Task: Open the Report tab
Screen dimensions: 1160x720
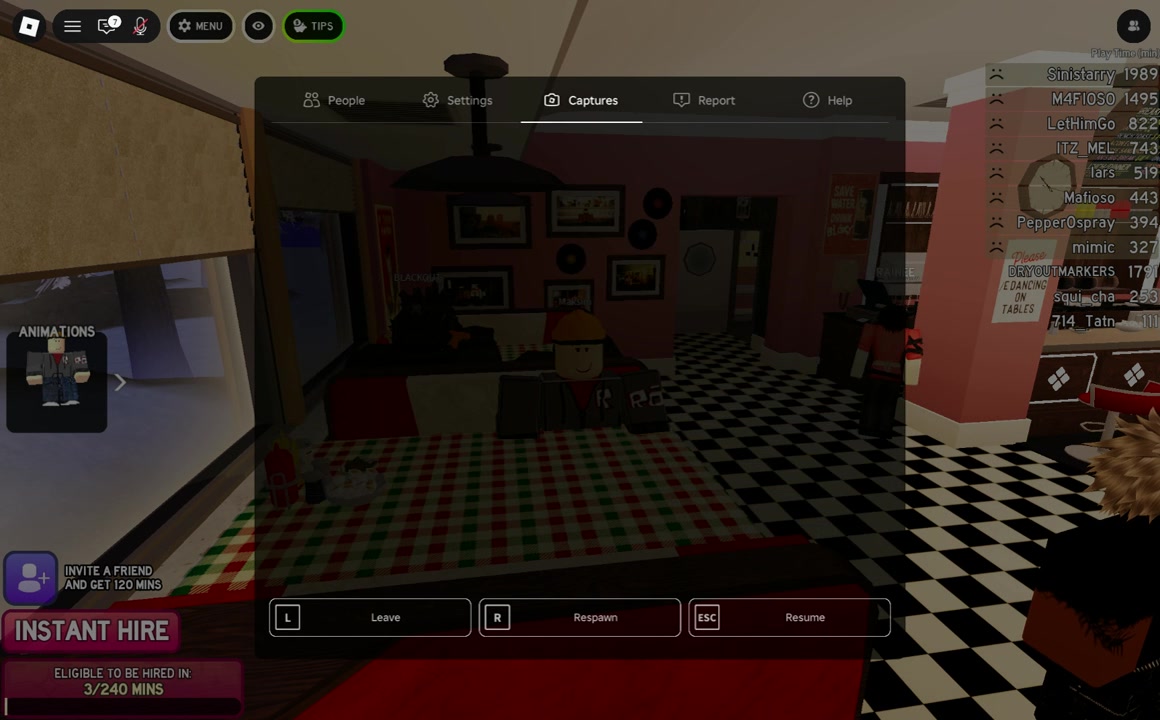Action: (x=704, y=100)
